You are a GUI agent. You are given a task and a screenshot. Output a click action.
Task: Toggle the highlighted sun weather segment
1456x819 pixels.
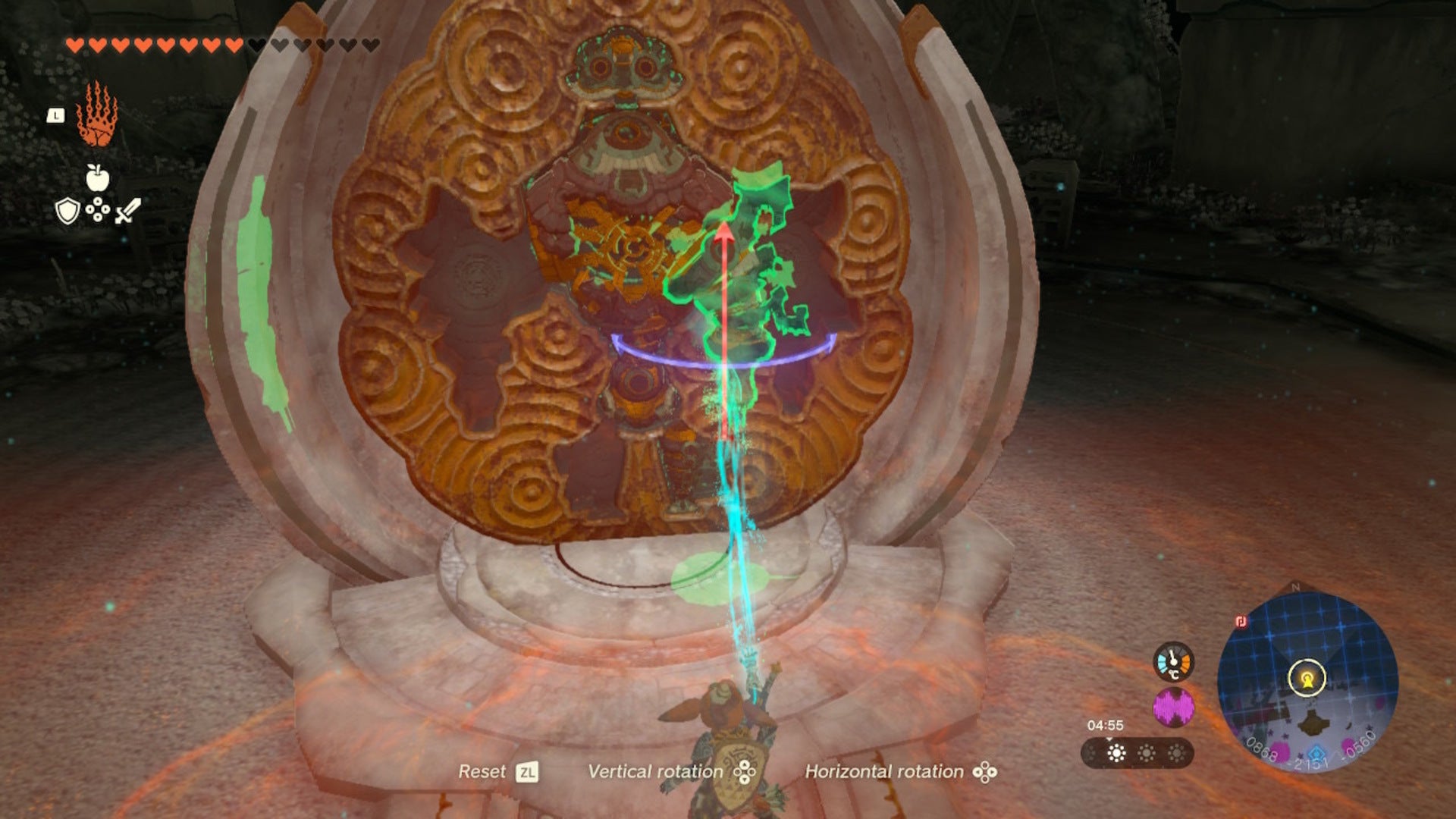(1116, 752)
